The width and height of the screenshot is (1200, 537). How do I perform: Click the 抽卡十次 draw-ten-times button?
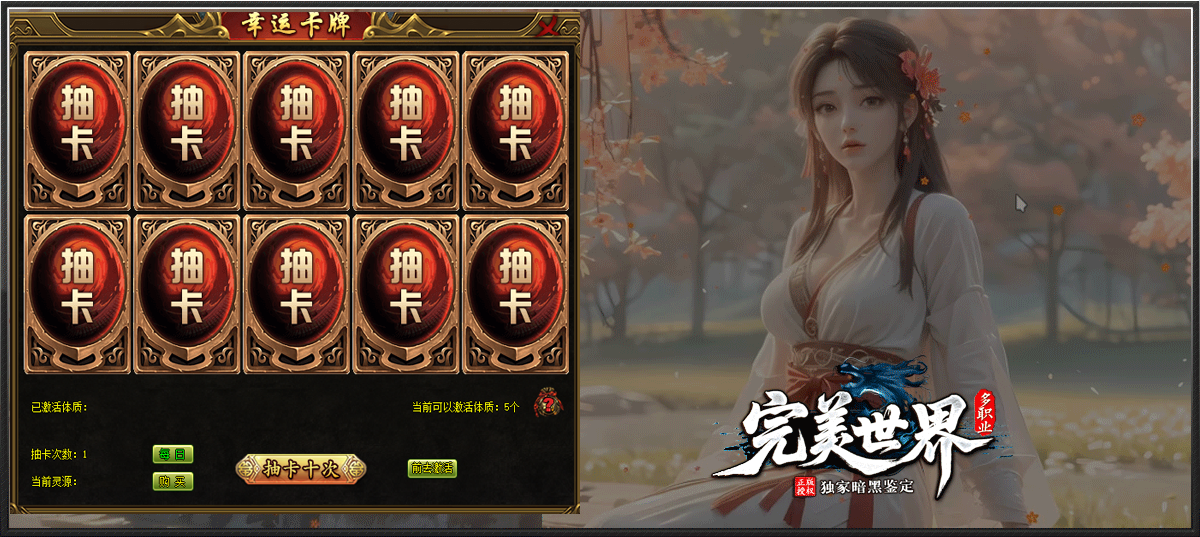click(x=301, y=469)
